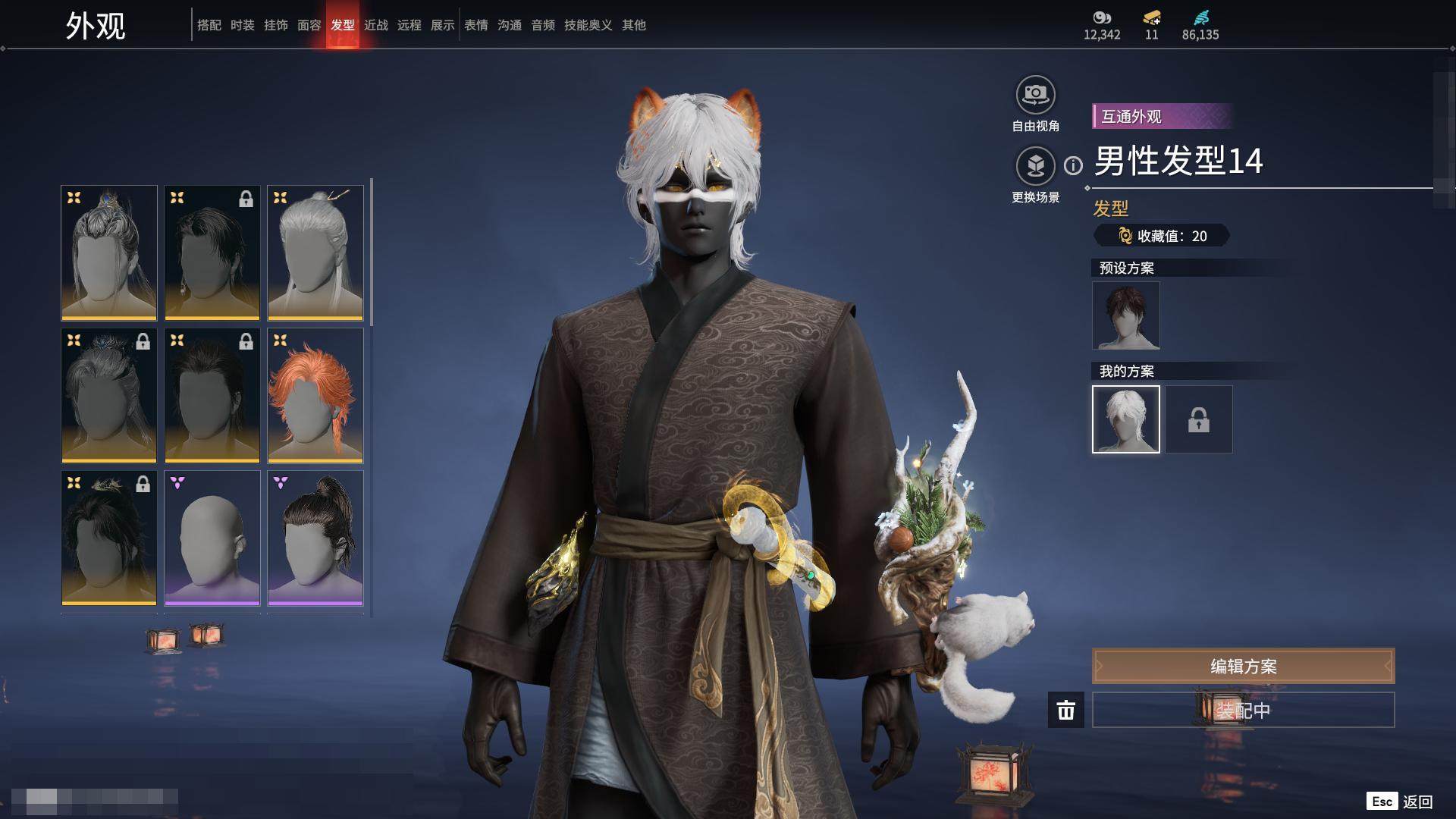This screenshot has width=1456, height=819.
Task: Open the 表情 category tab
Action: (476, 25)
